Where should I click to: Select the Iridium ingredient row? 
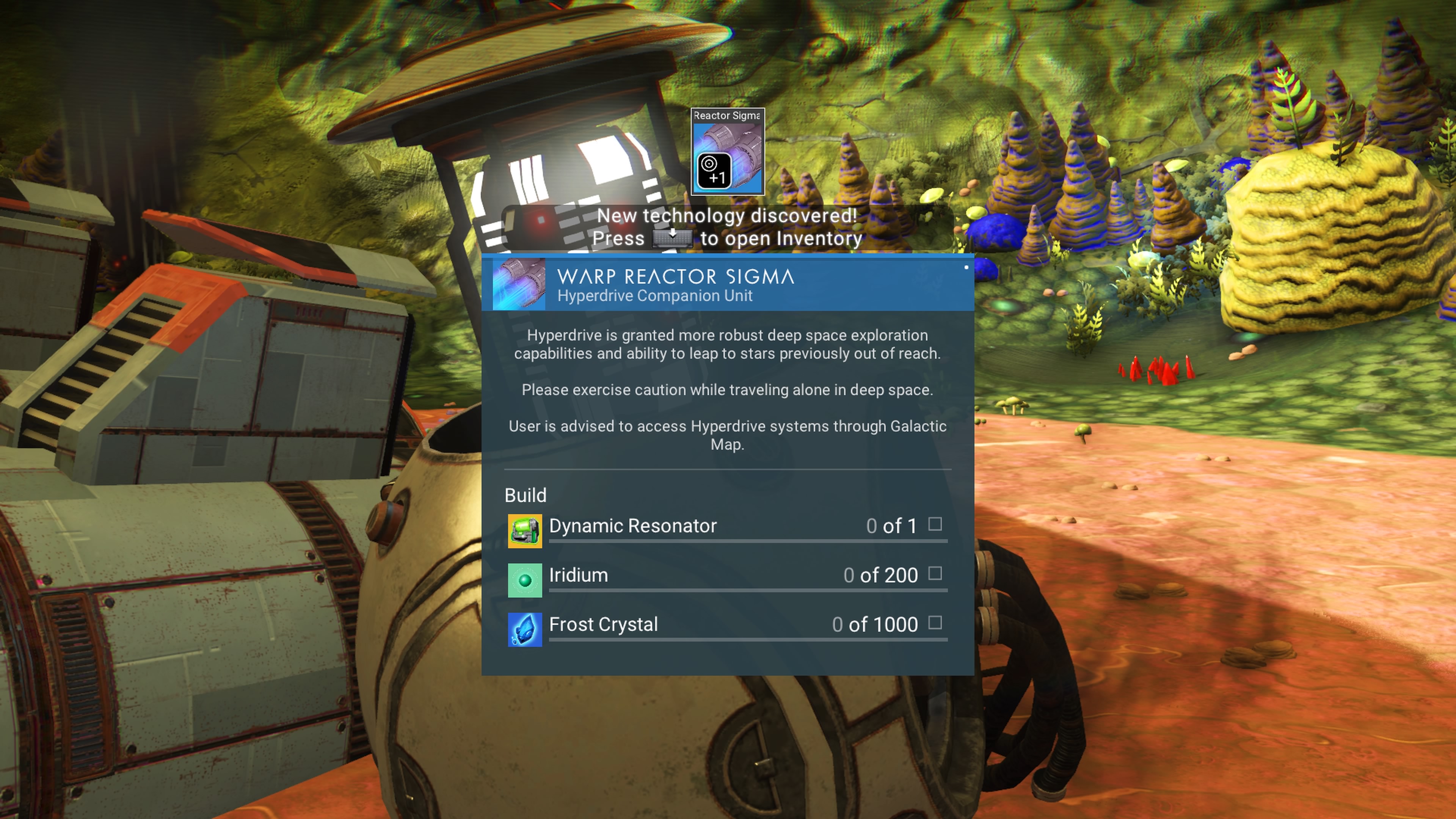727,576
